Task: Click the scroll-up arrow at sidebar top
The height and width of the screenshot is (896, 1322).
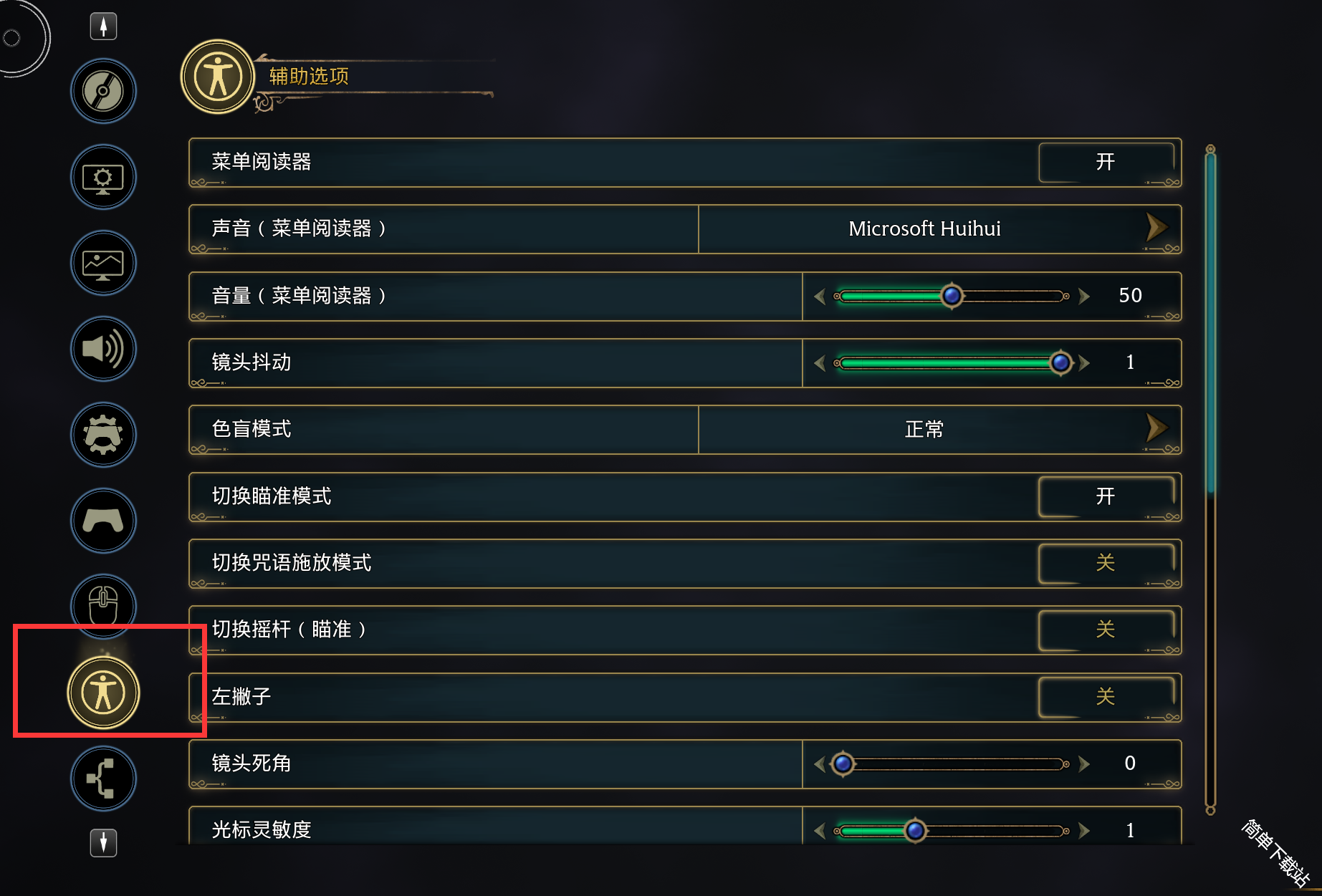Action: [x=102, y=26]
